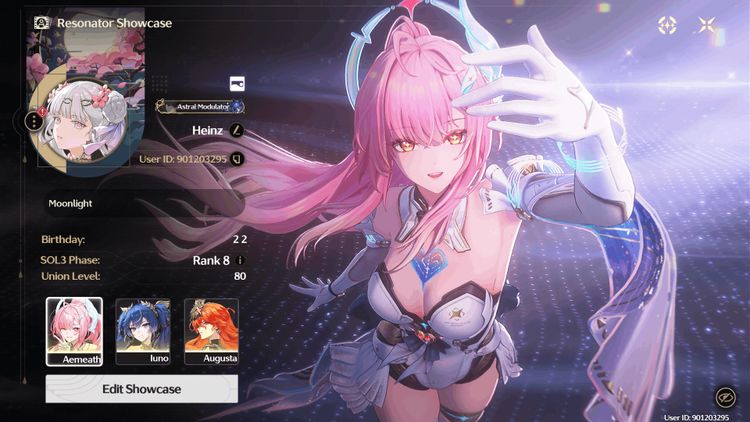Select Aemeath in the showcase lineup
The image size is (750, 422).
tap(74, 331)
